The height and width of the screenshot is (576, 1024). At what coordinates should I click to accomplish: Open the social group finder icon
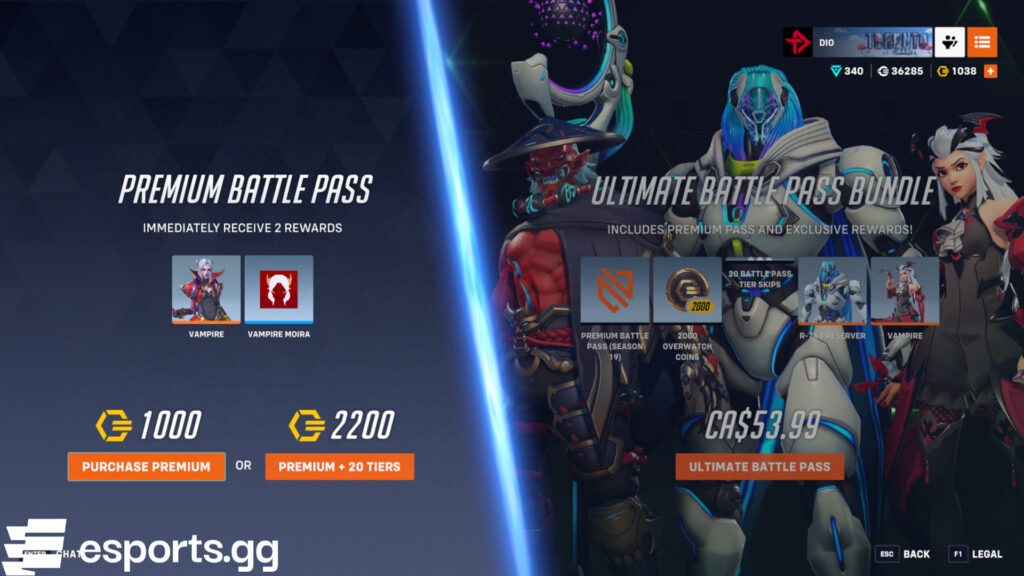coord(950,42)
